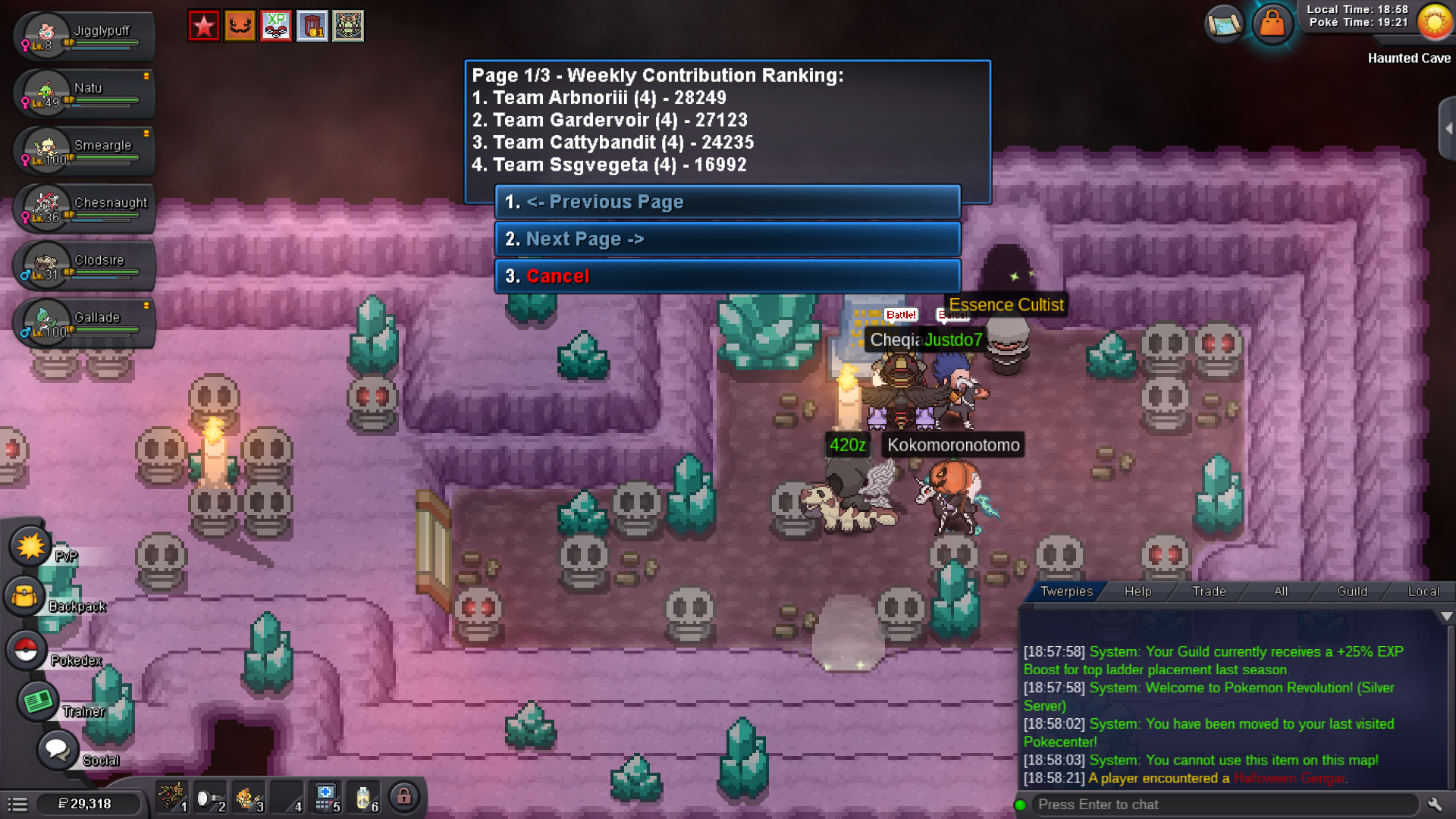
Task: Click the chat input field
Action: [x=1221, y=805]
